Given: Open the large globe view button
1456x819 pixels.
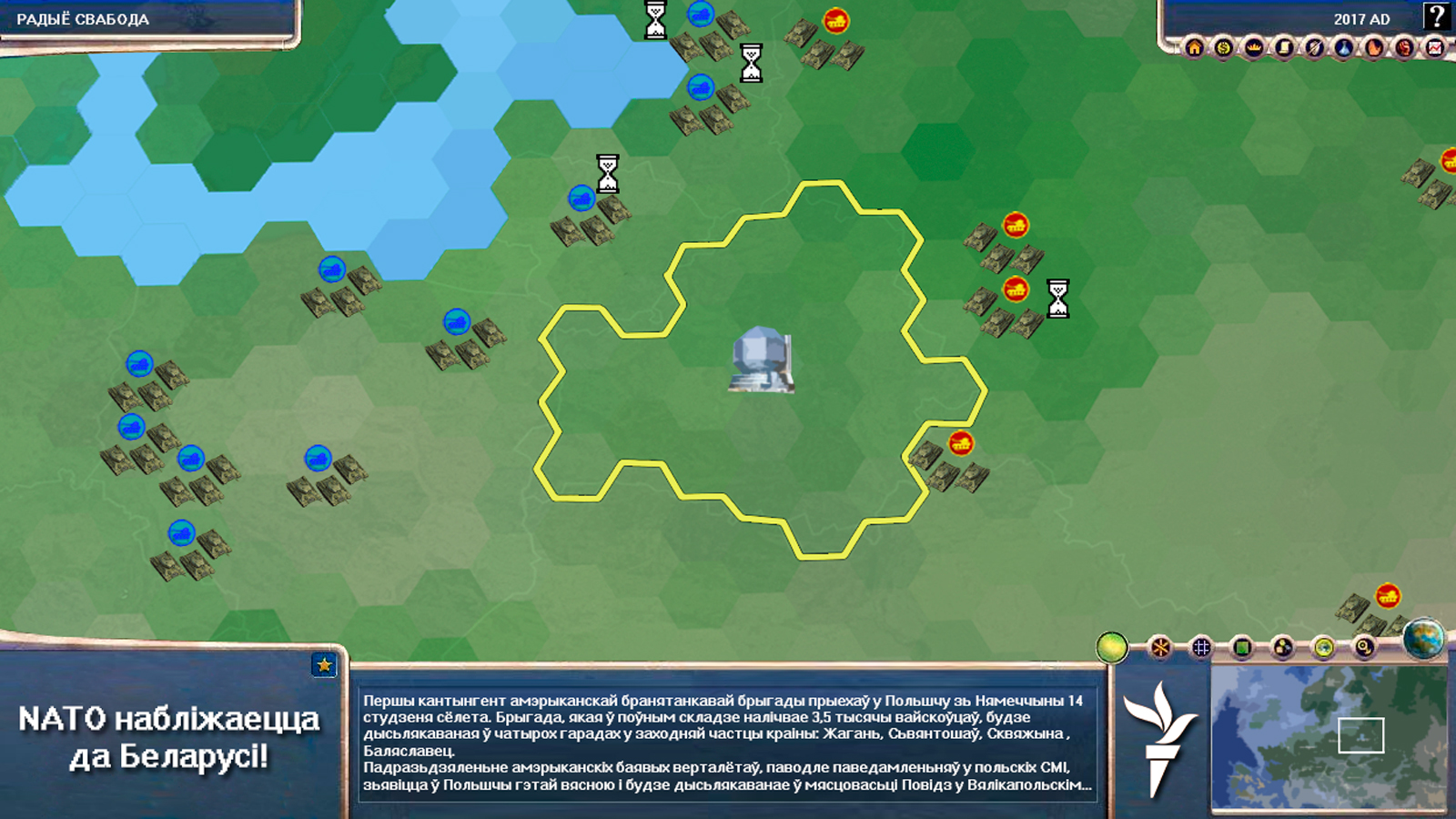Looking at the screenshot, I should coord(1423,638).
